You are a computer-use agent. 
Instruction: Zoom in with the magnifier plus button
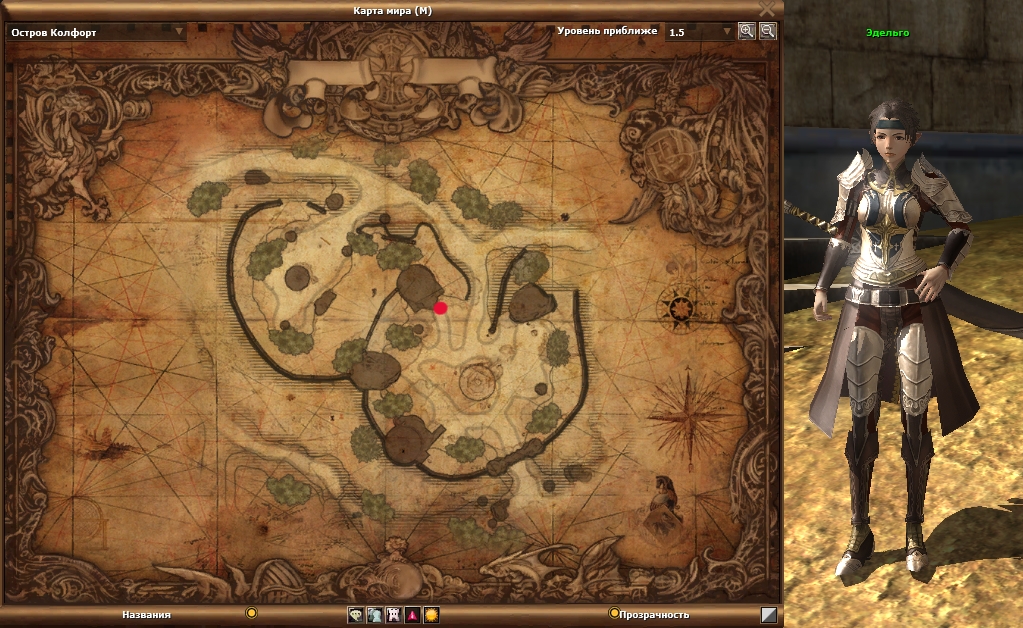click(746, 31)
